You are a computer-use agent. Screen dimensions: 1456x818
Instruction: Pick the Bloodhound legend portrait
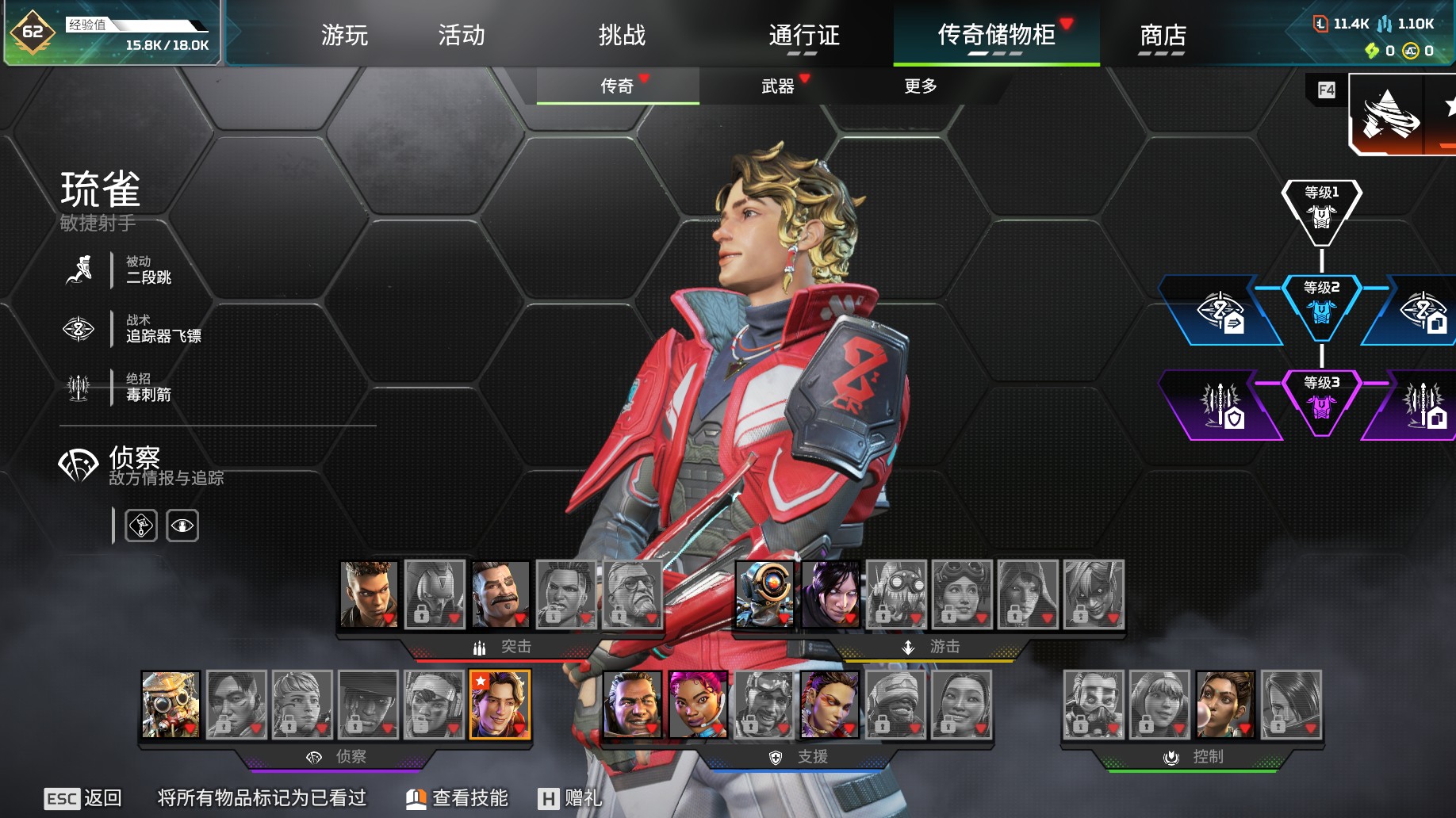coord(171,704)
